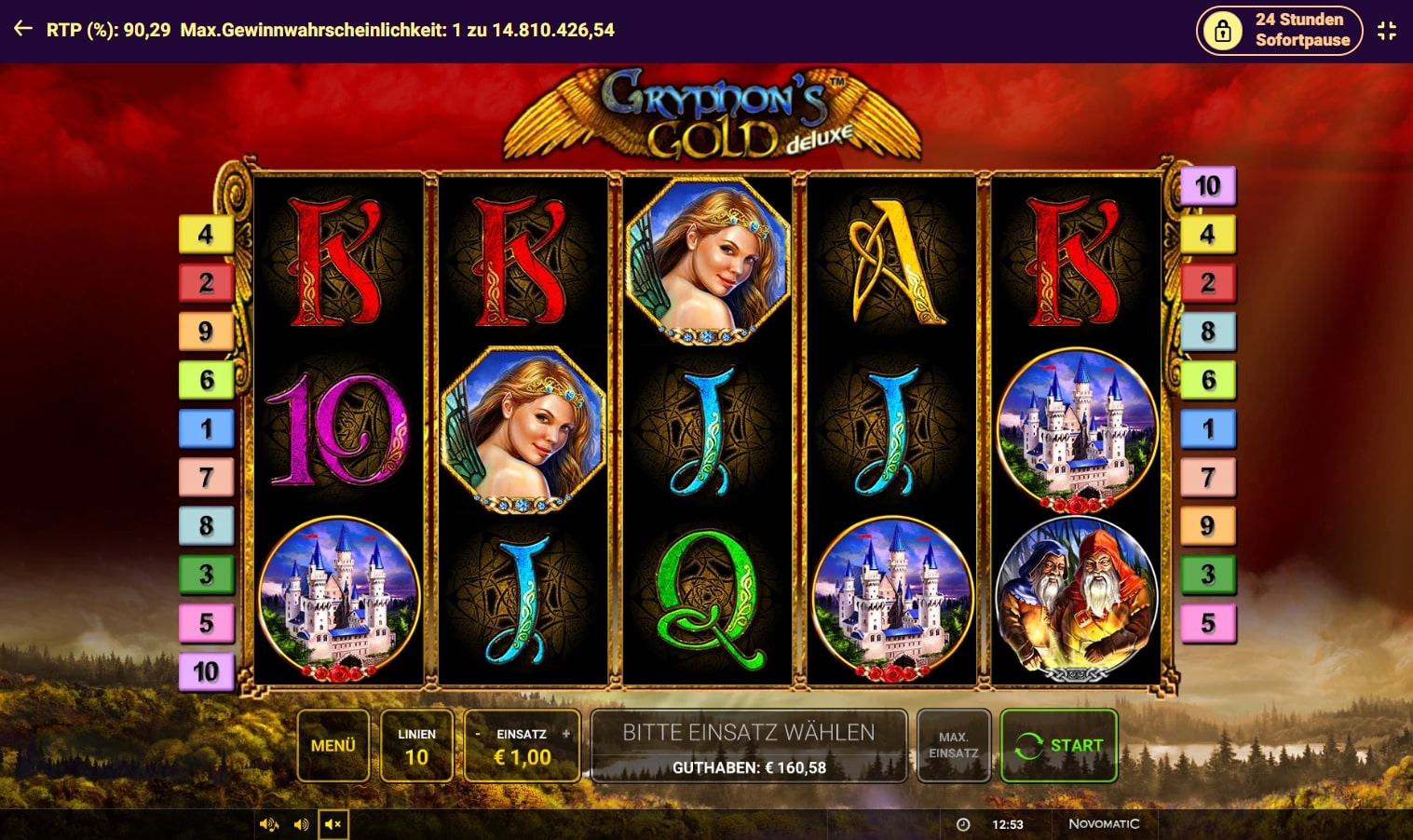The width and height of the screenshot is (1413, 840).
Task: Select the yellow payline 4 marker on the left
Action: 206,234
